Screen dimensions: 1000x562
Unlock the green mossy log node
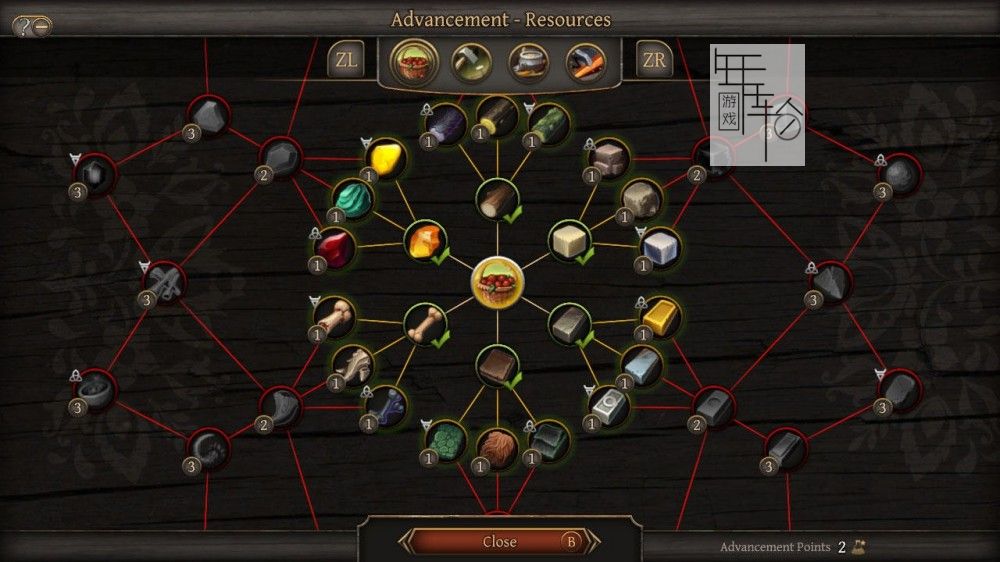tap(548, 124)
